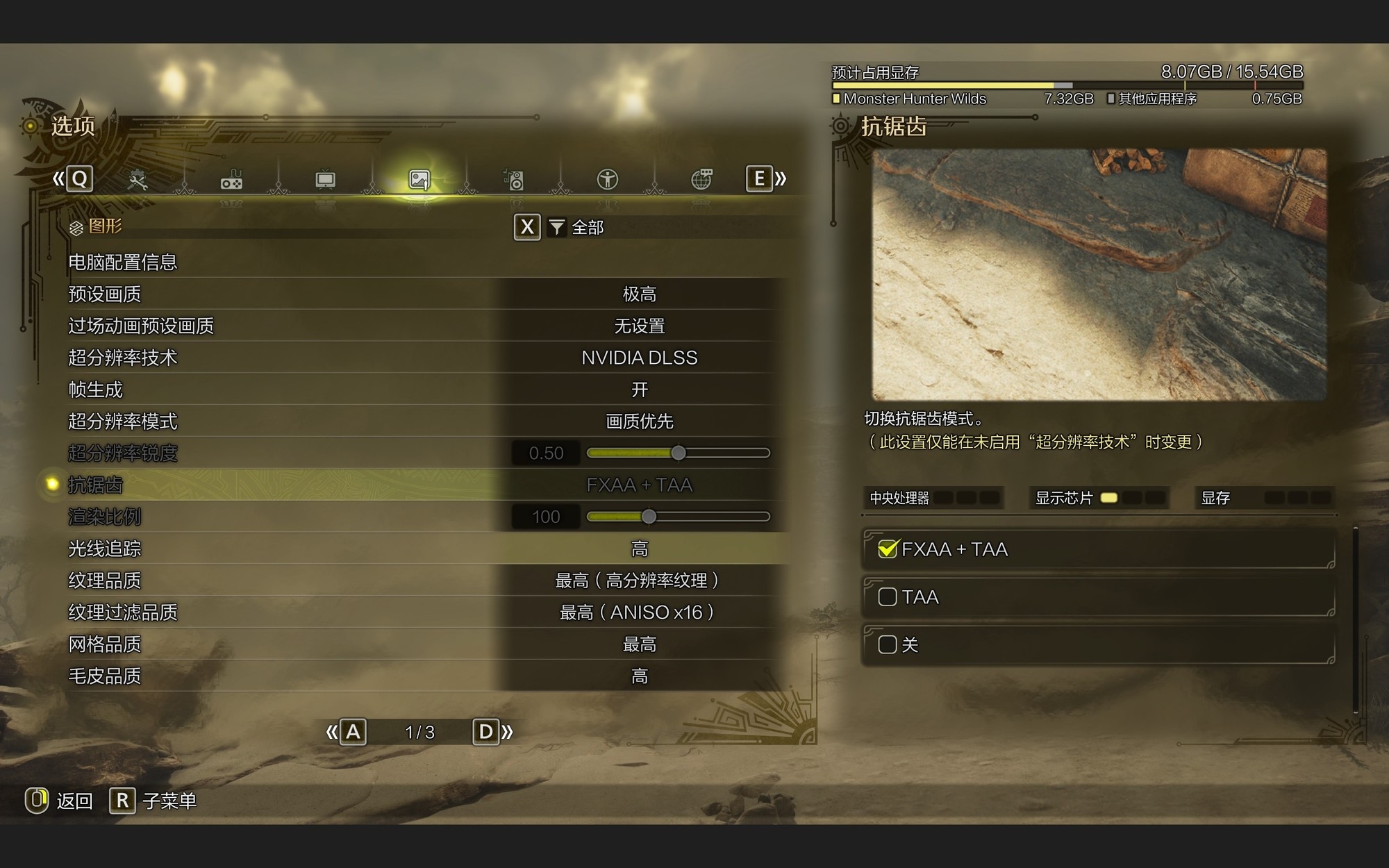Open the monitor display settings tab
The width and height of the screenshot is (1389, 868).
click(x=325, y=181)
